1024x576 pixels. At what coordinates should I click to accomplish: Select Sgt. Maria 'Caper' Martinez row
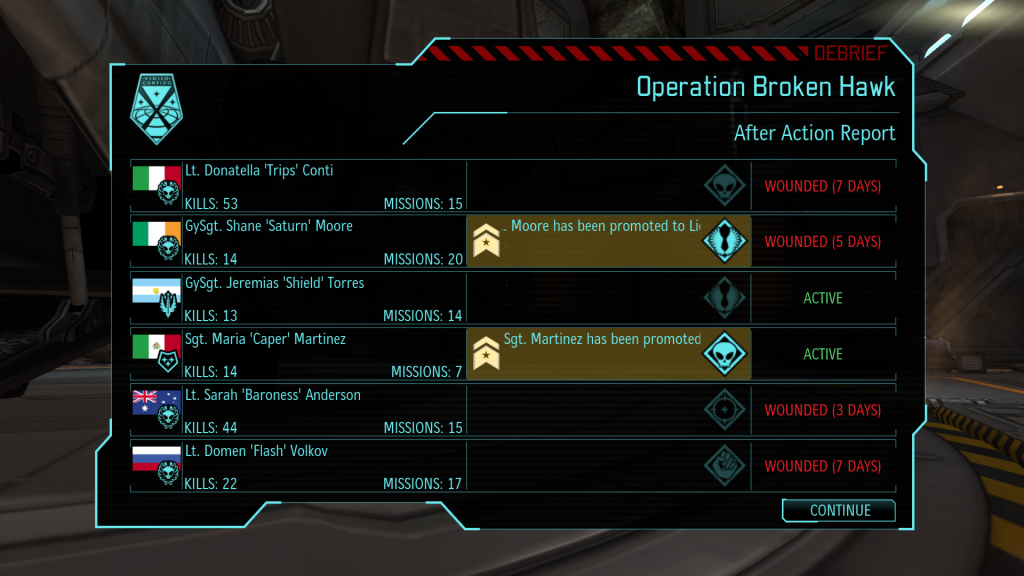[x=300, y=354]
